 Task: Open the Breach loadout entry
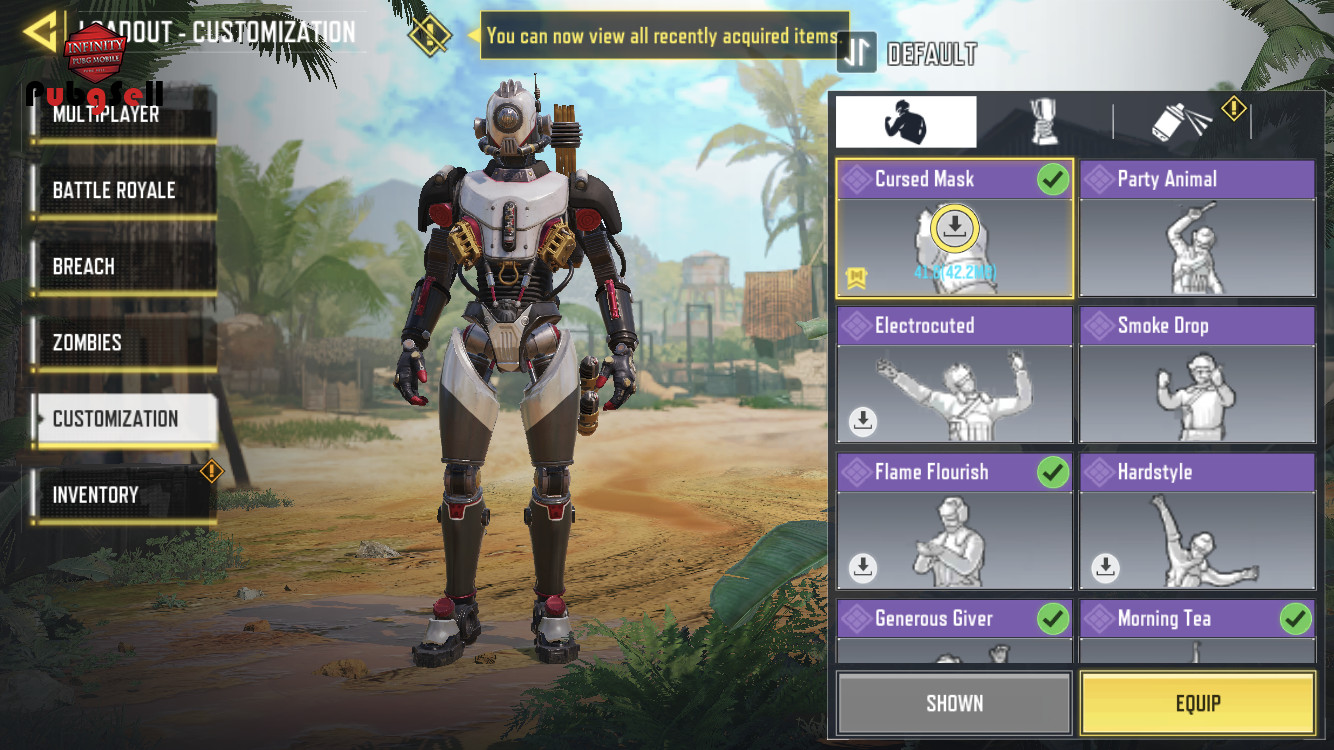(x=120, y=267)
